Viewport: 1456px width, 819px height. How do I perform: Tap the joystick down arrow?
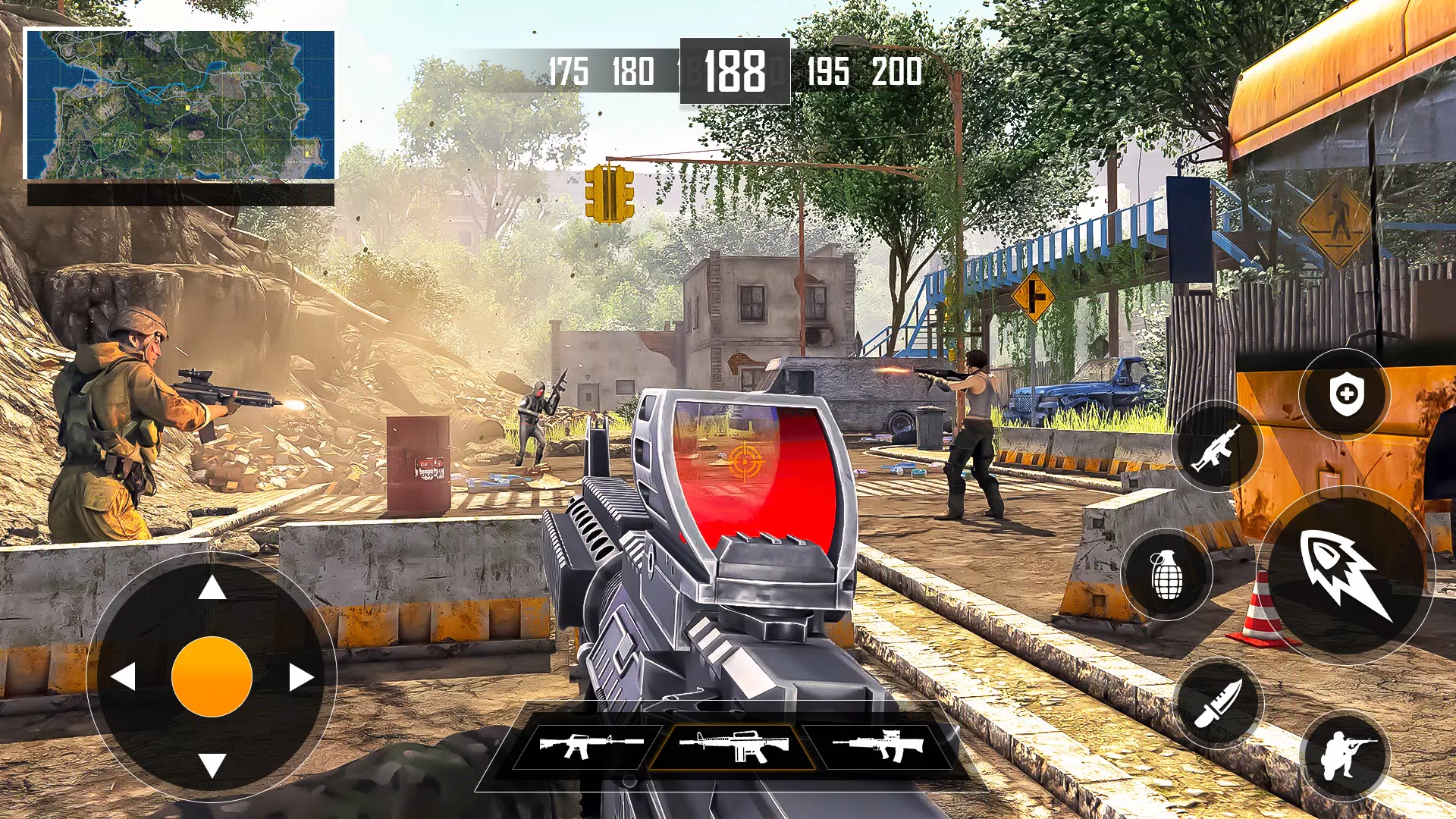(212, 764)
